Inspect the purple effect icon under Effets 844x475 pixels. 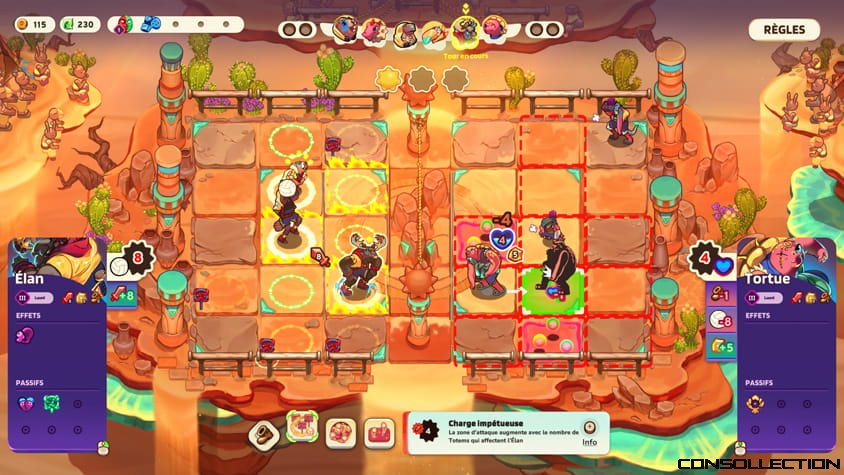27,335
